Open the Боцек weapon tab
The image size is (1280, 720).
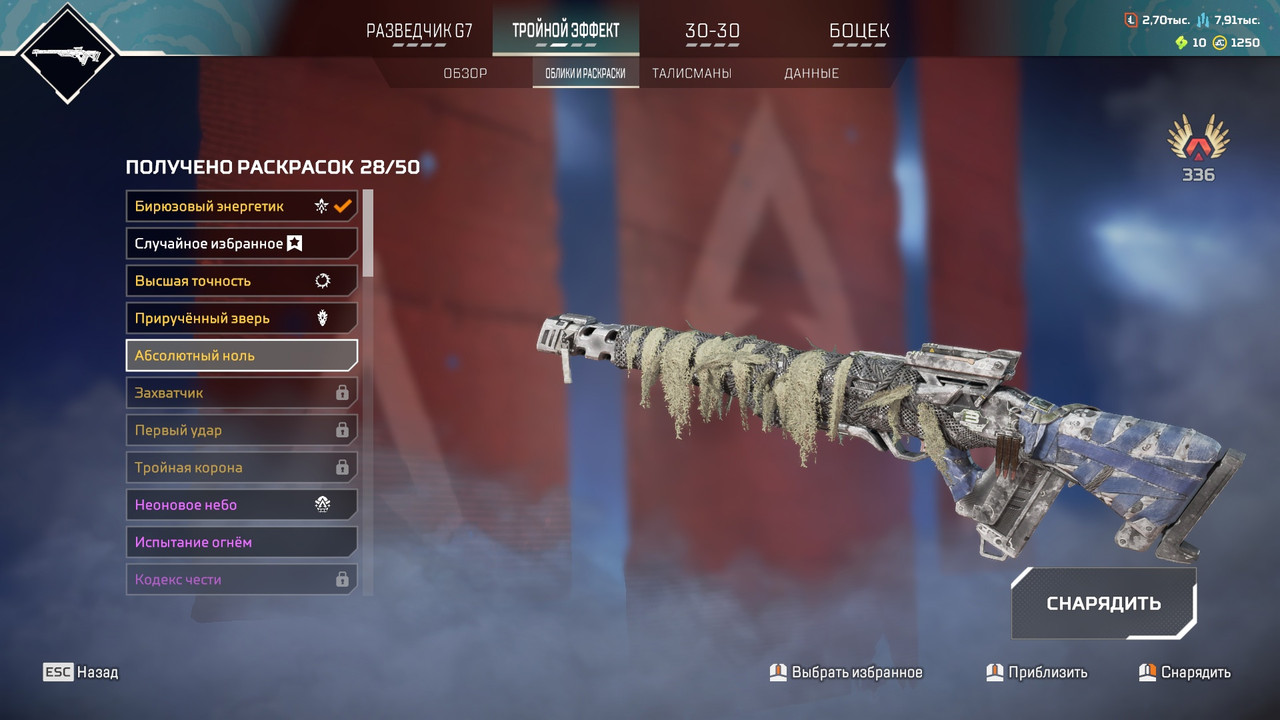pos(859,30)
